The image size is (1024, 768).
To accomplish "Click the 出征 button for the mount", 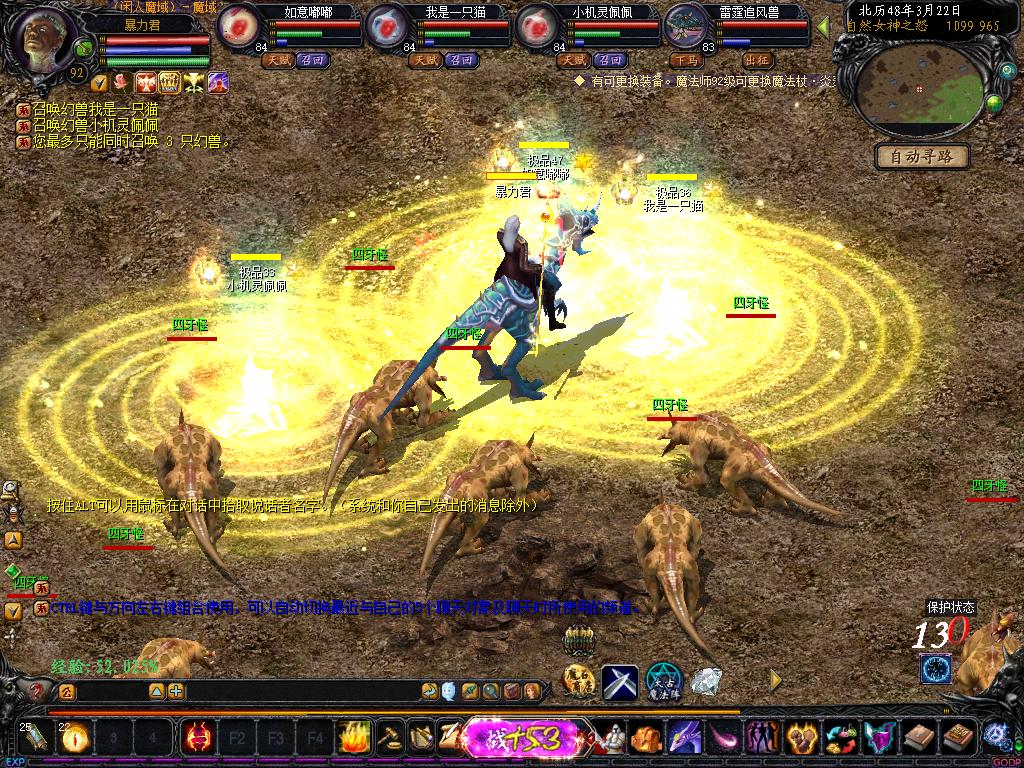I will tap(758, 60).
